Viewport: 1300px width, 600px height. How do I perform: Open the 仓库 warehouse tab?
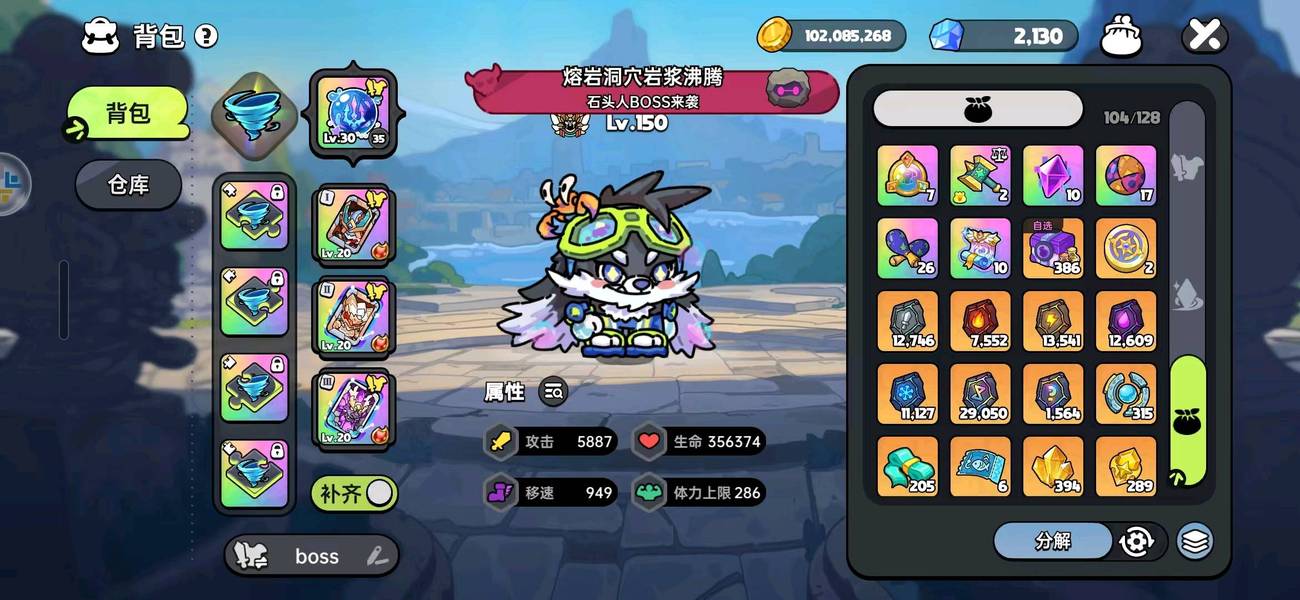(x=128, y=184)
